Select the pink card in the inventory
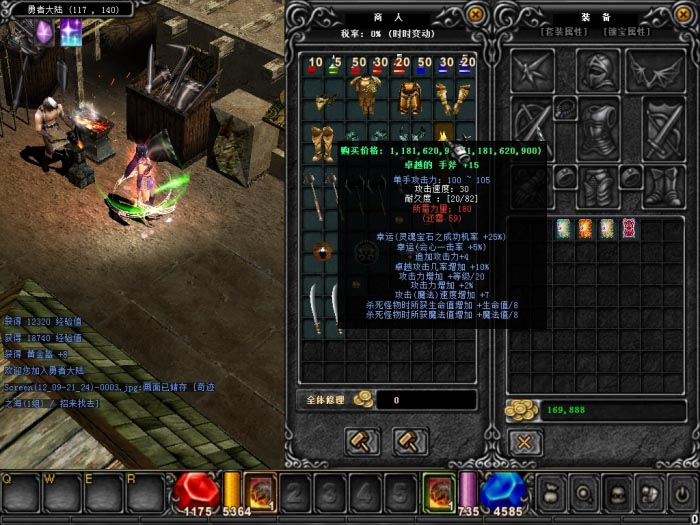This screenshot has width=700, height=525. point(629,228)
